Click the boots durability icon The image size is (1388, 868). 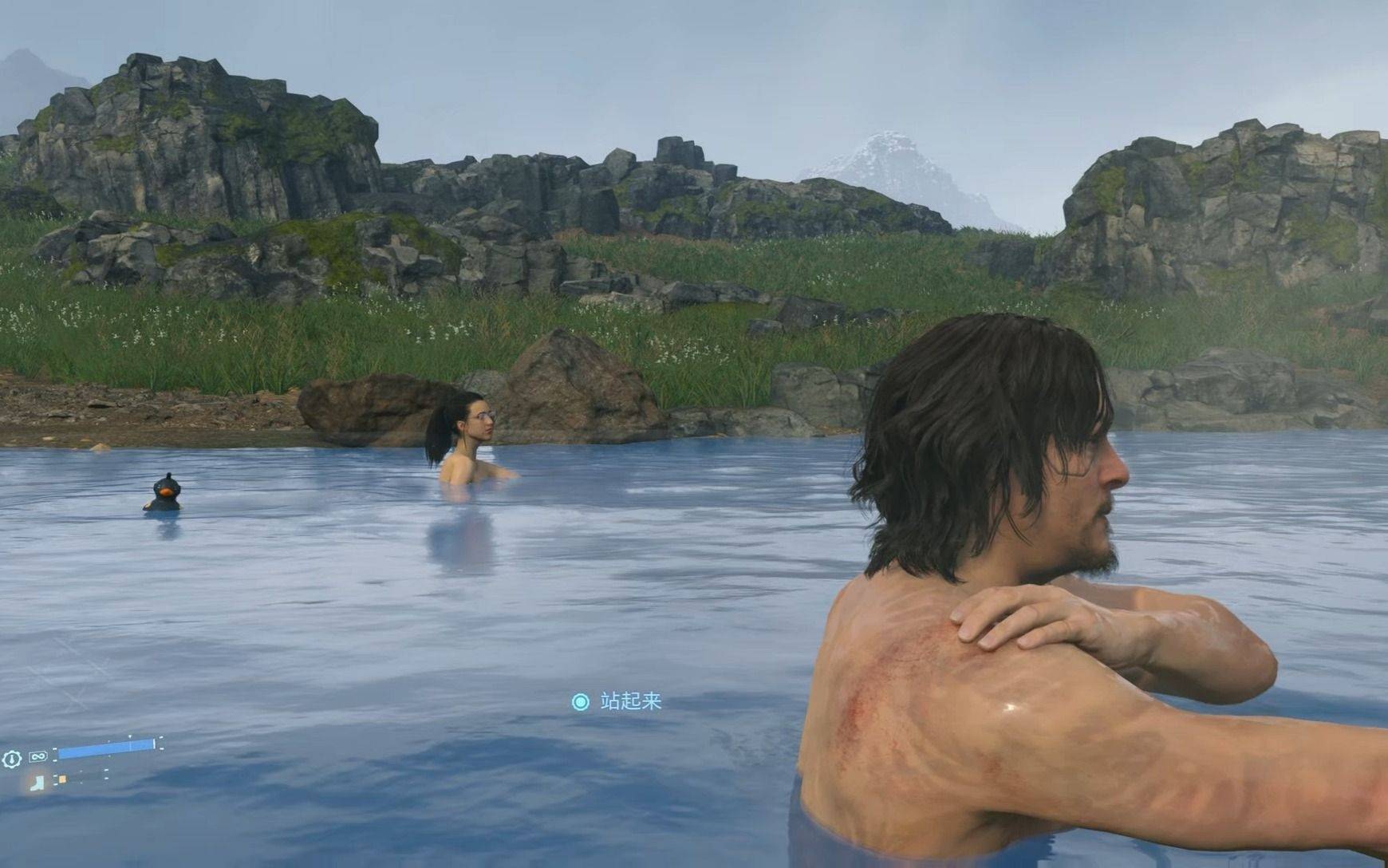(38, 782)
